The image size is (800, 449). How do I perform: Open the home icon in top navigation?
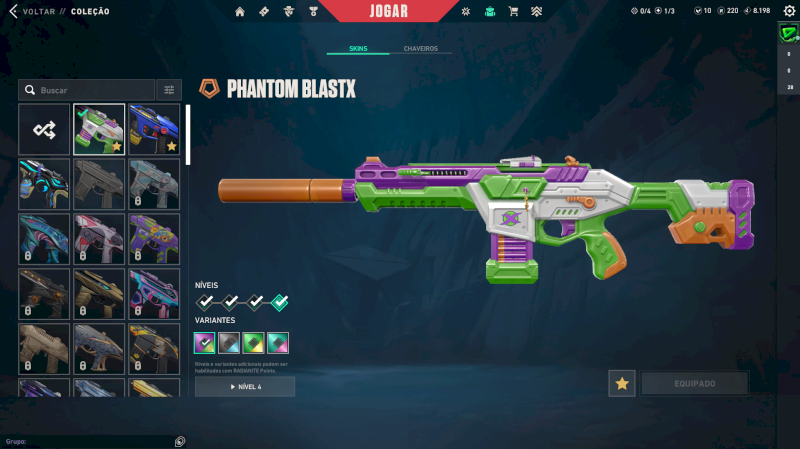[240, 11]
